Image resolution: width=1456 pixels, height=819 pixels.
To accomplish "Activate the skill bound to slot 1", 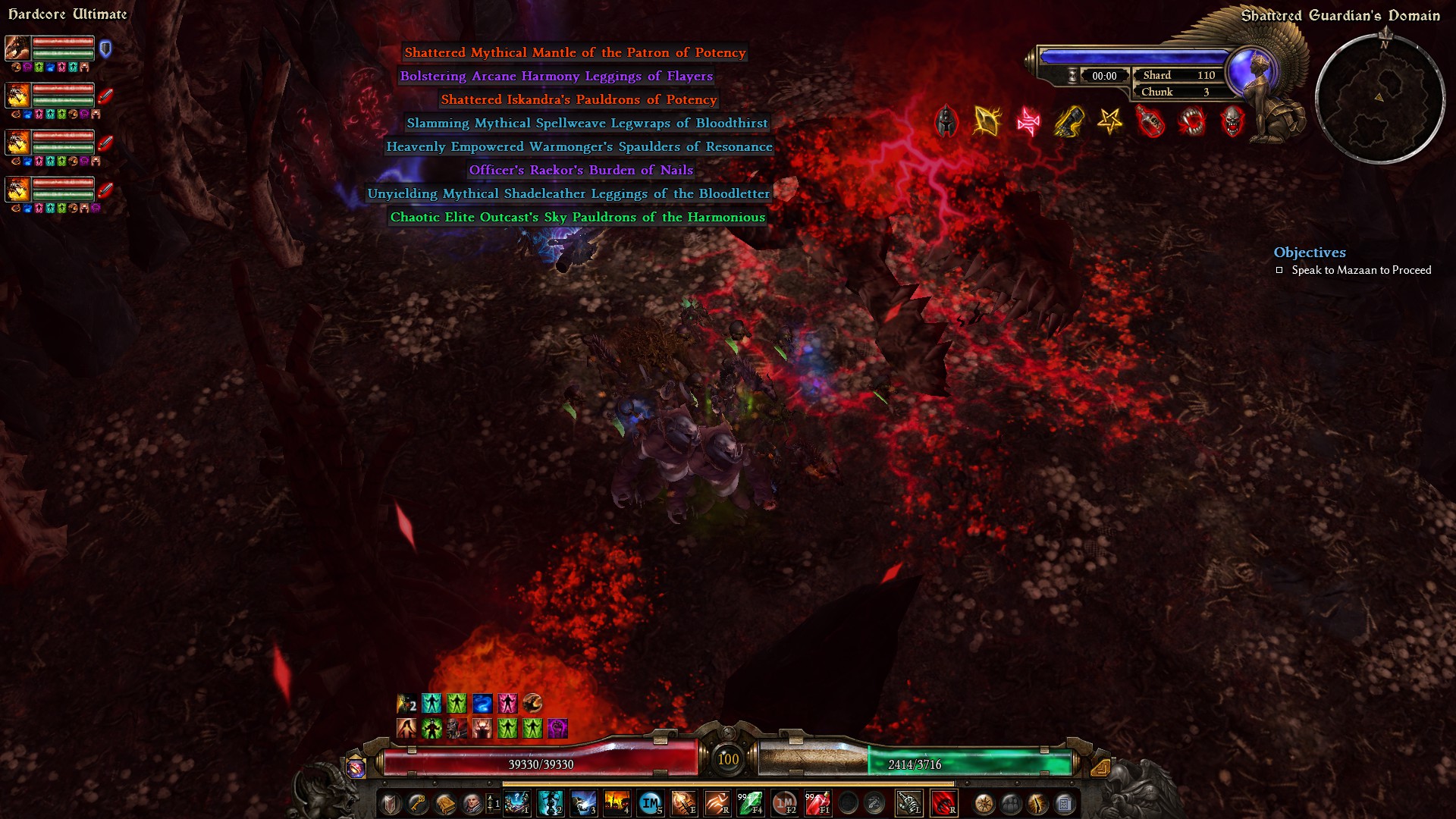I will coord(516,803).
